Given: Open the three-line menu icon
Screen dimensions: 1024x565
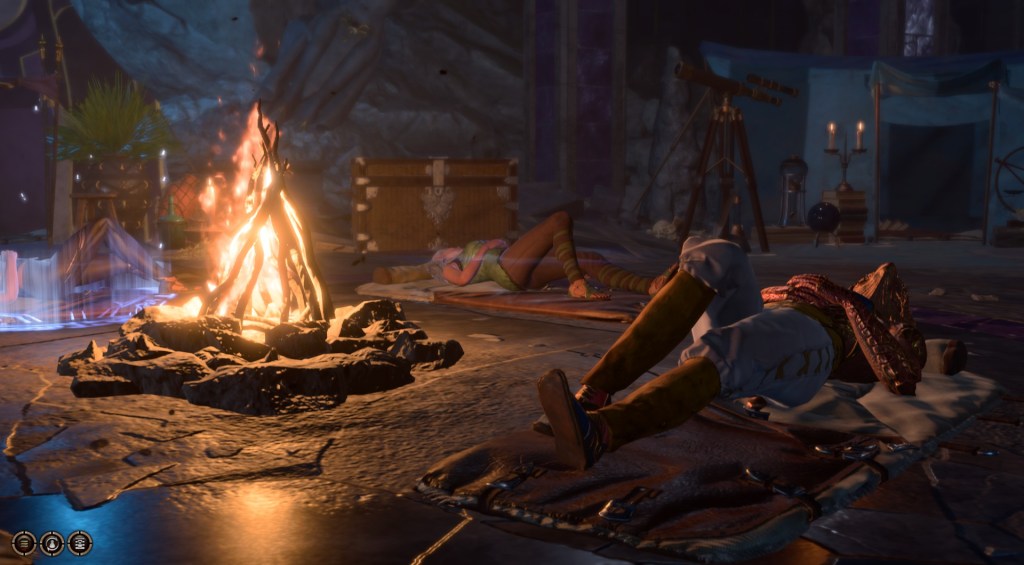Looking at the screenshot, I should tap(24, 543).
